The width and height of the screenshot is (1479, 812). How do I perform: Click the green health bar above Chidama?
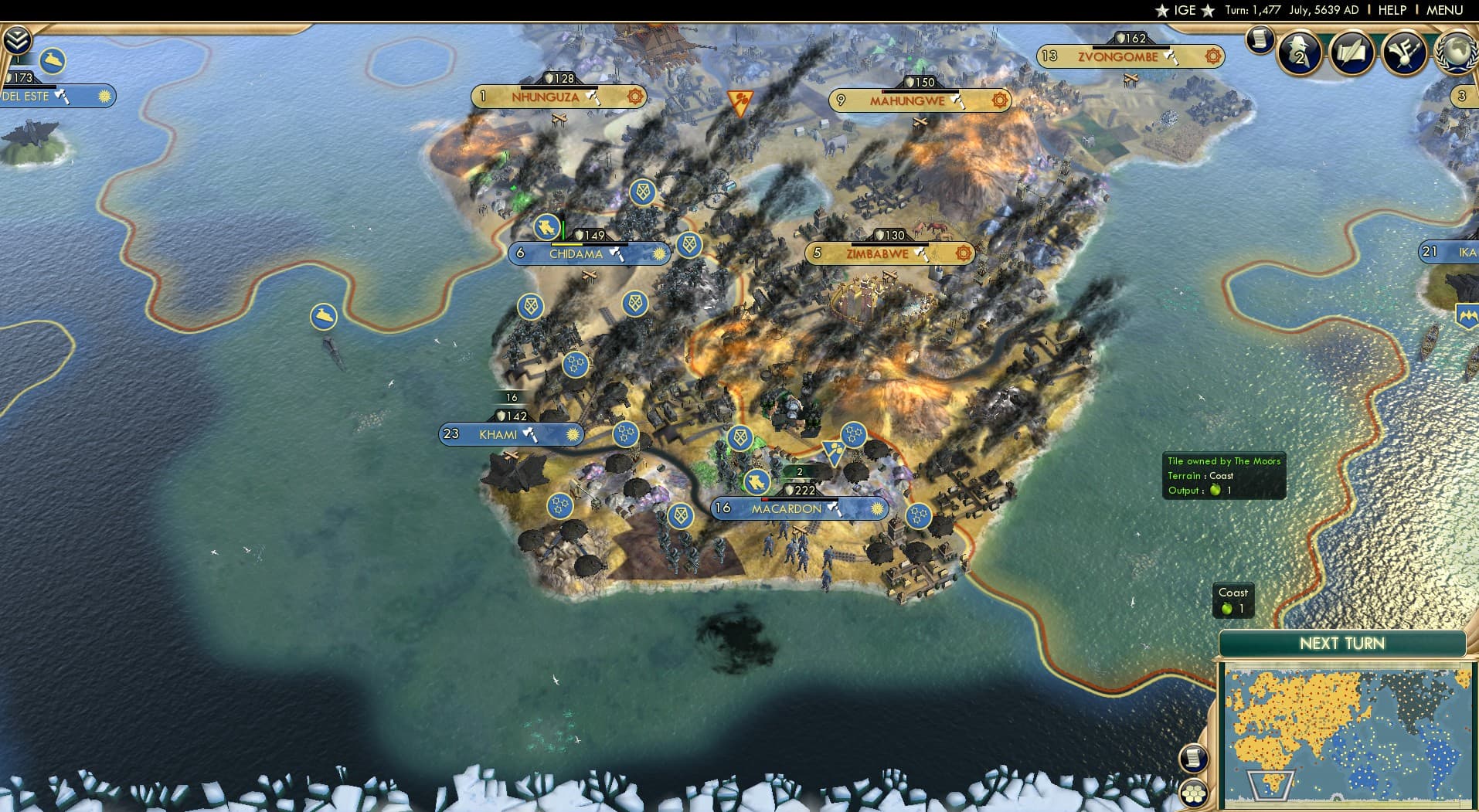pos(563,230)
